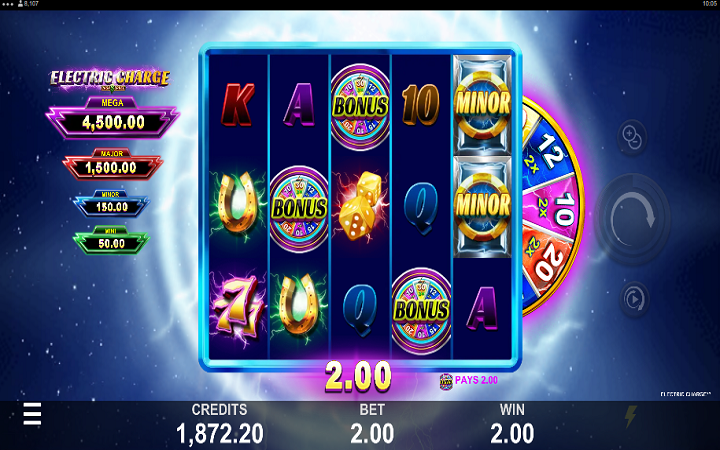Toggle the lightning bolt quick spin
Image resolution: width=720 pixels, height=450 pixels.
630,418
